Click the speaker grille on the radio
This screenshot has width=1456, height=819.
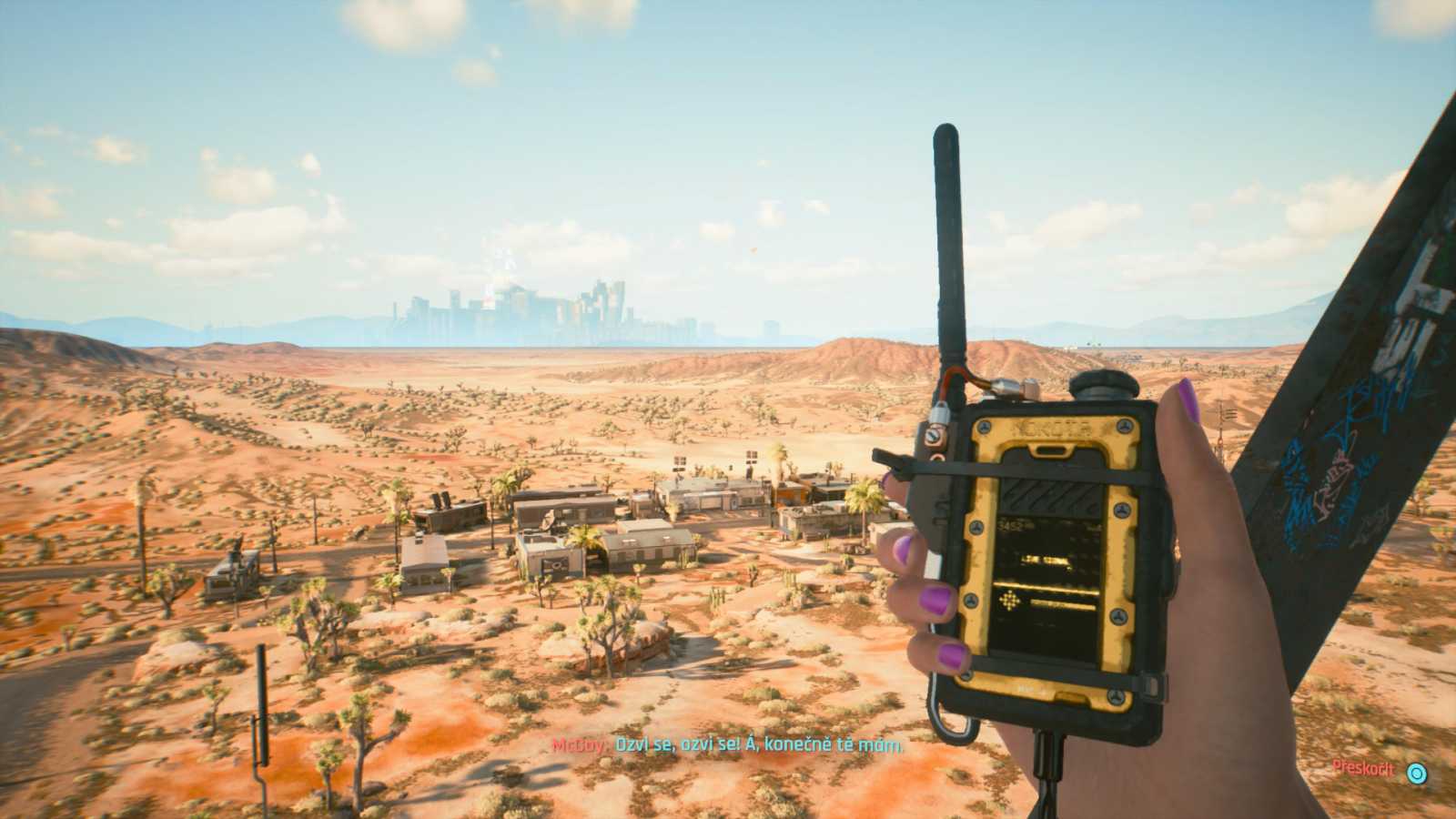(1050, 498)
